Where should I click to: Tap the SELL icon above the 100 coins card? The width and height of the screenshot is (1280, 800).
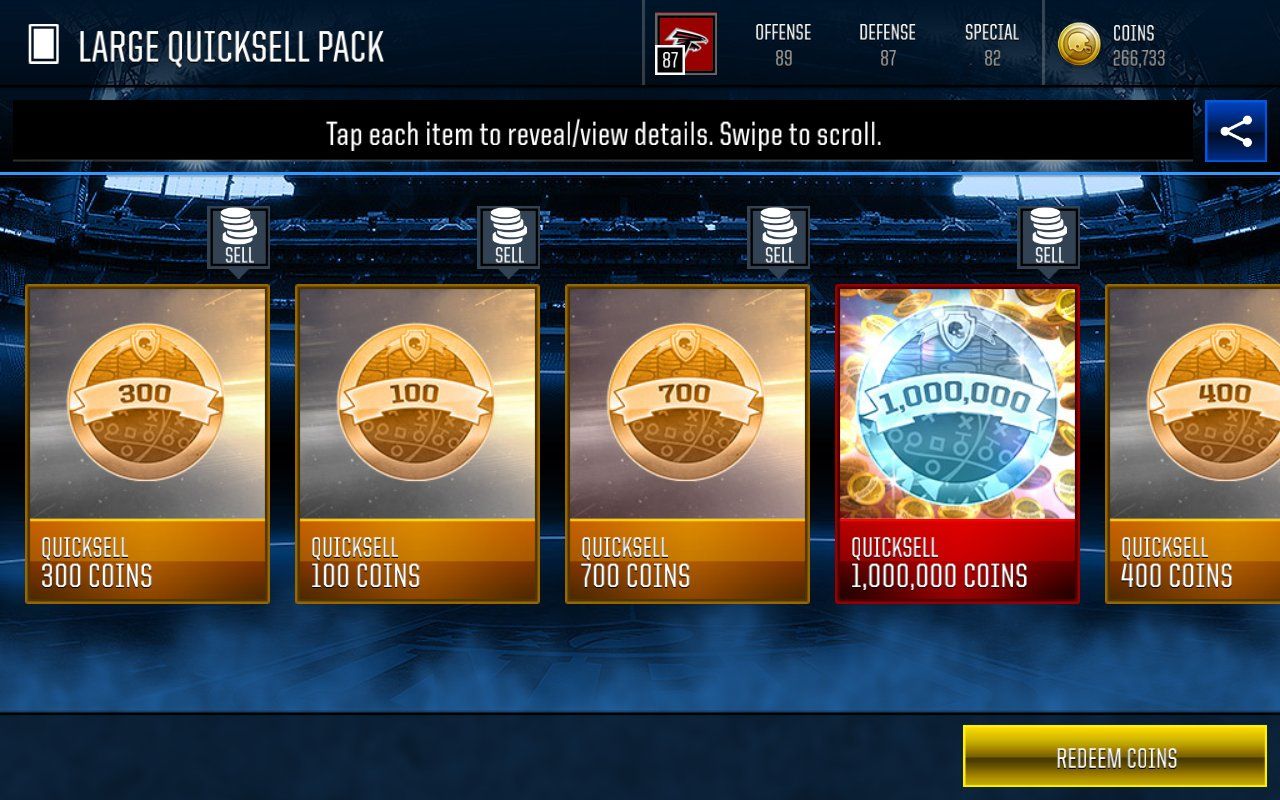tap(510, 237)
